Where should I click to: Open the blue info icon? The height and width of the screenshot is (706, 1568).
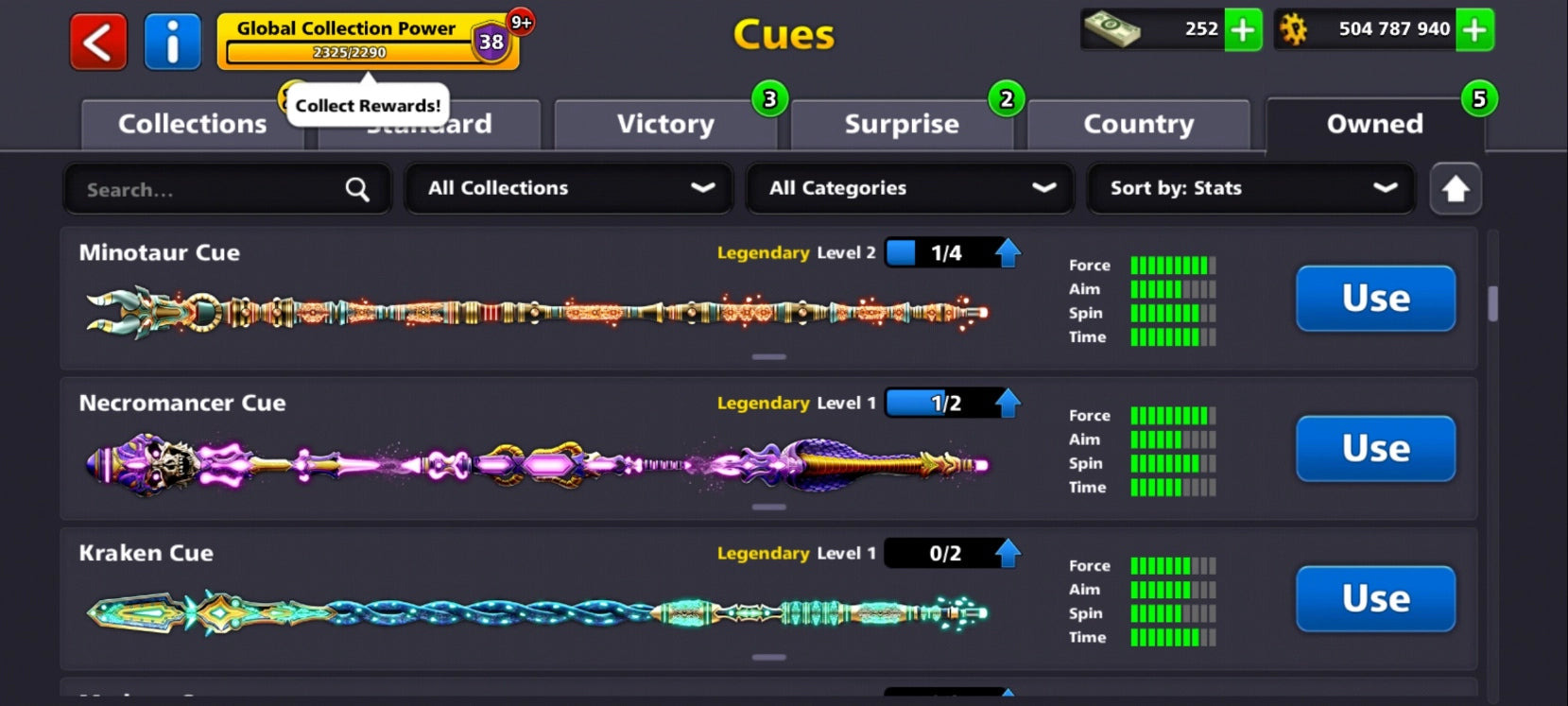coord(173,42)
